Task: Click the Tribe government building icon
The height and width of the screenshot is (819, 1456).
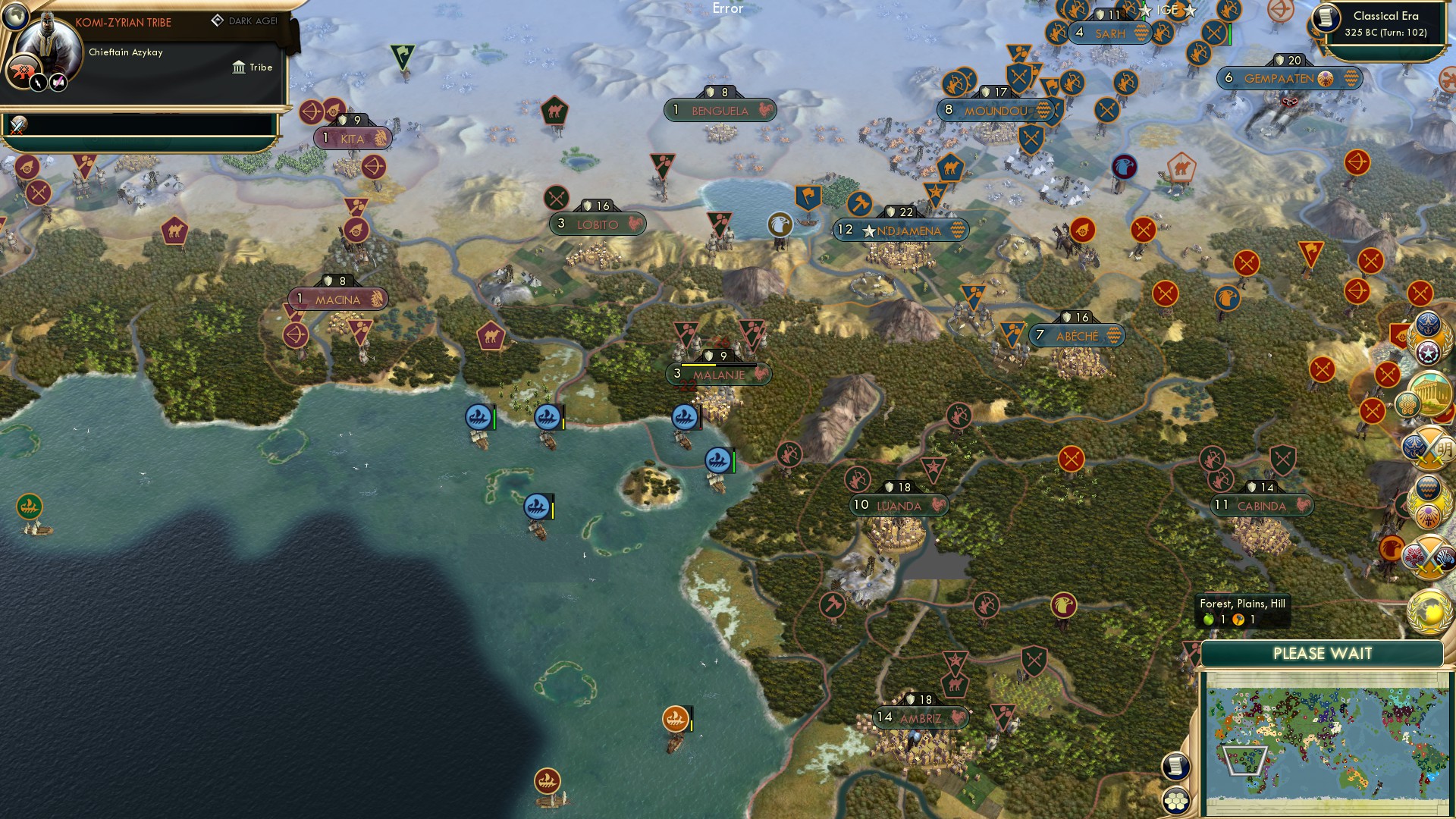Action: (x=238, y=67)
